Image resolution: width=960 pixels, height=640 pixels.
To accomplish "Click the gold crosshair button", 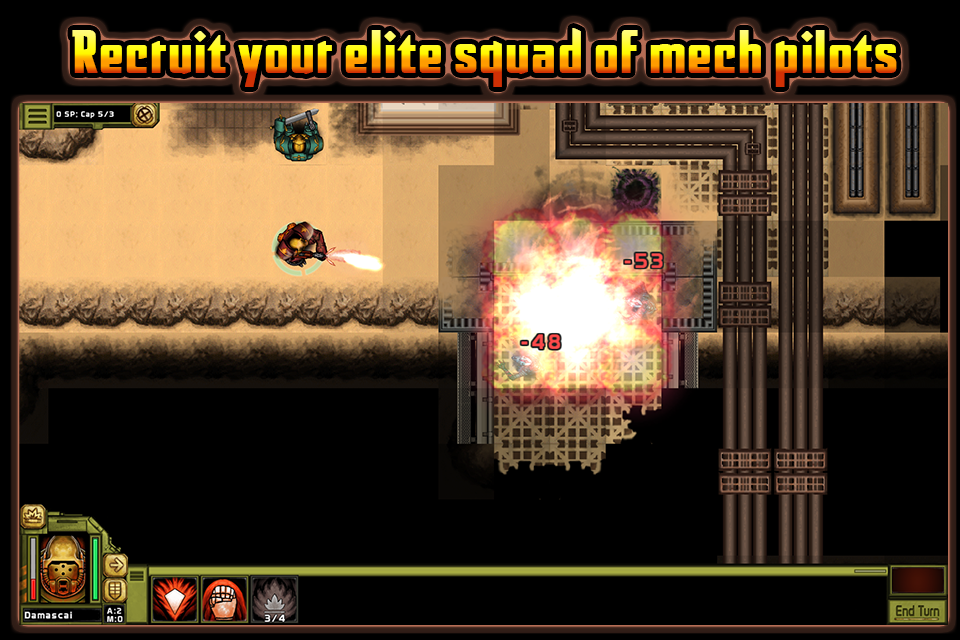I will (146, 115).
